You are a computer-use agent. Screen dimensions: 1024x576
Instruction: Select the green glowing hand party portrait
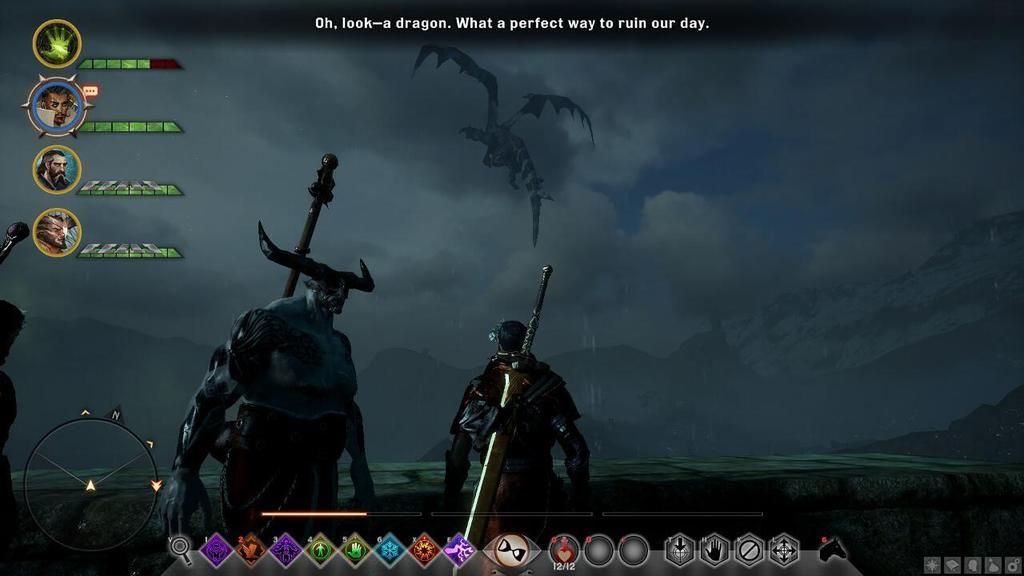tap(57, 44)
